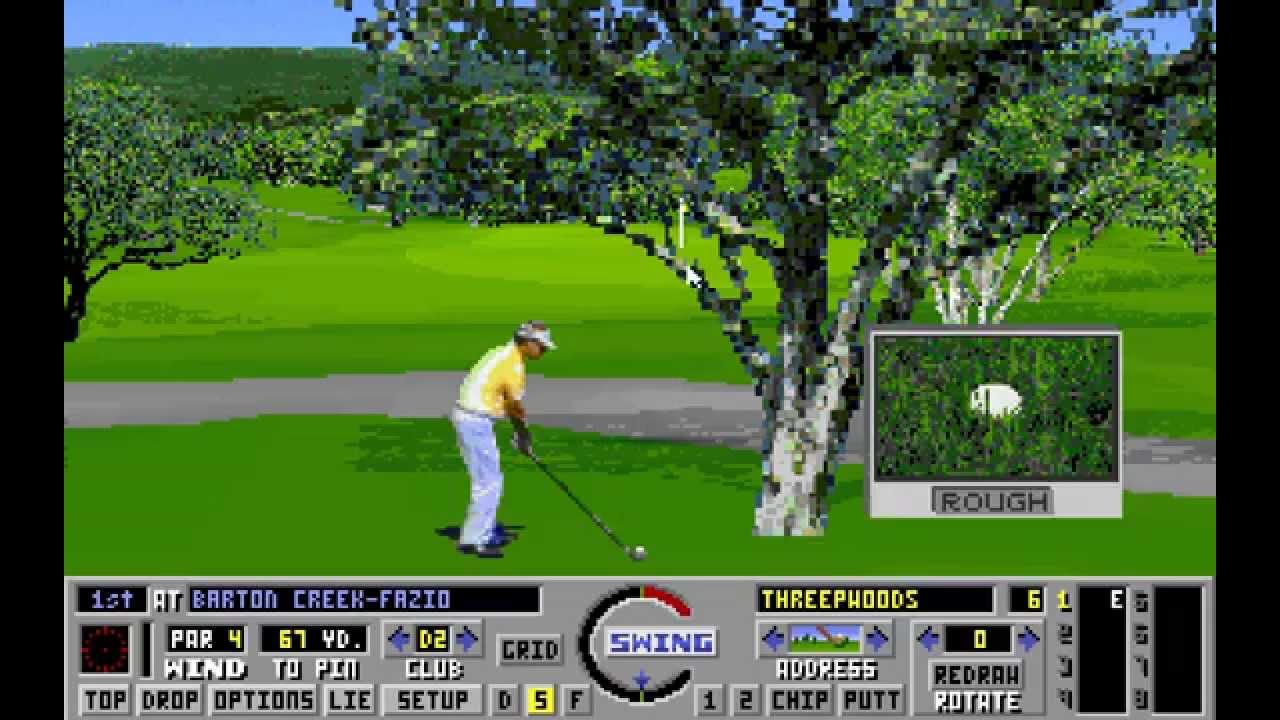Open the OPTIONS menu
Screen dimensions: 1280x720
[263, 700]
